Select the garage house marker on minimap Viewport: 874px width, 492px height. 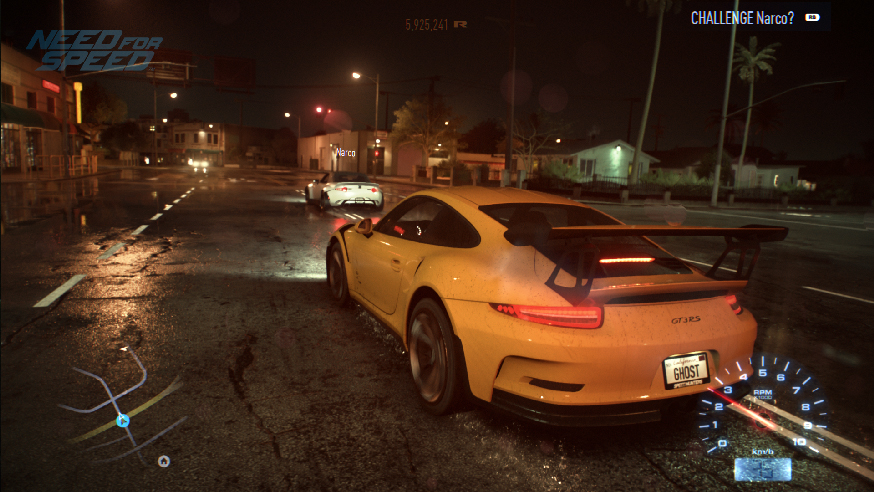click(164, 461)
